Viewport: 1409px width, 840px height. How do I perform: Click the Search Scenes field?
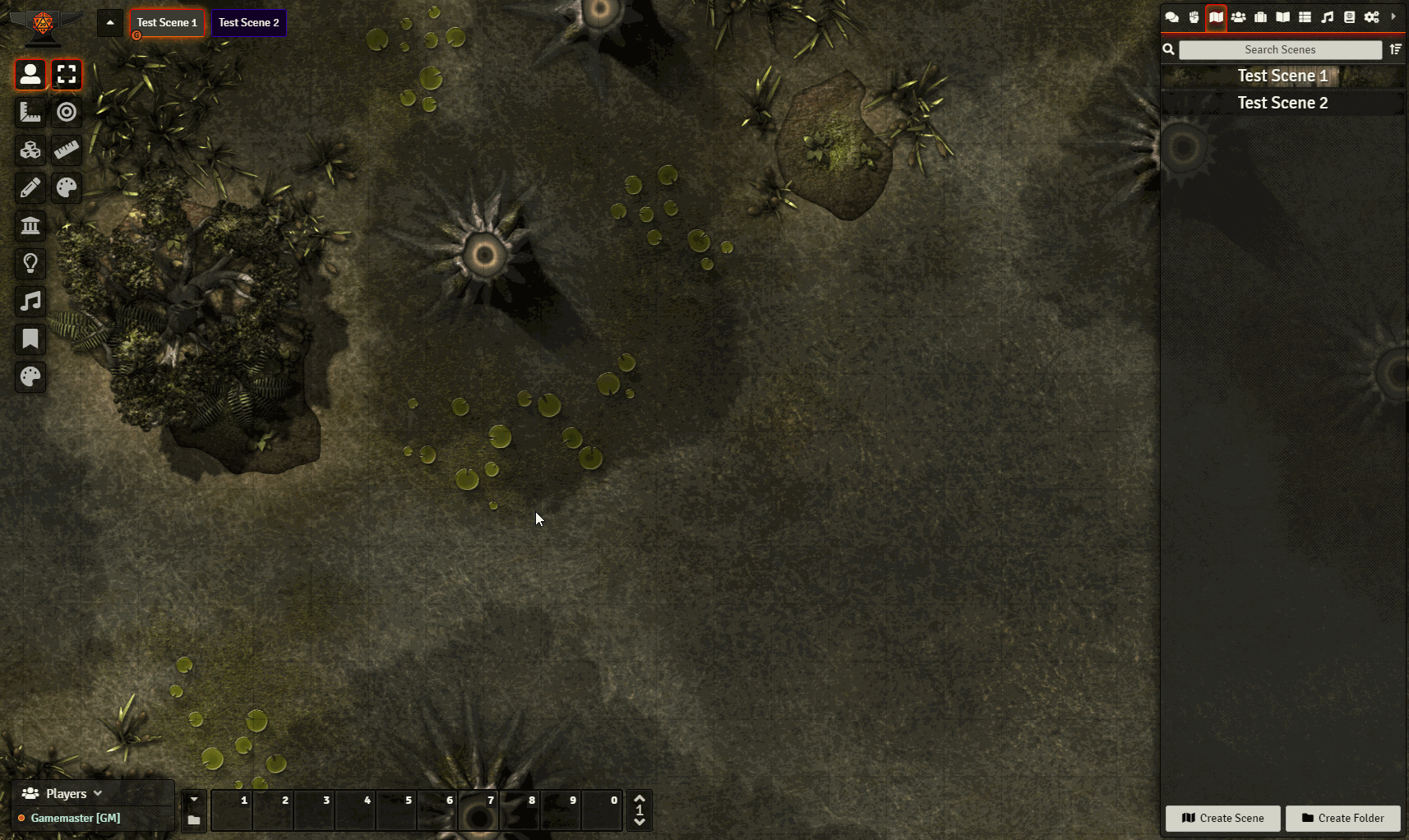(1280, 50)
